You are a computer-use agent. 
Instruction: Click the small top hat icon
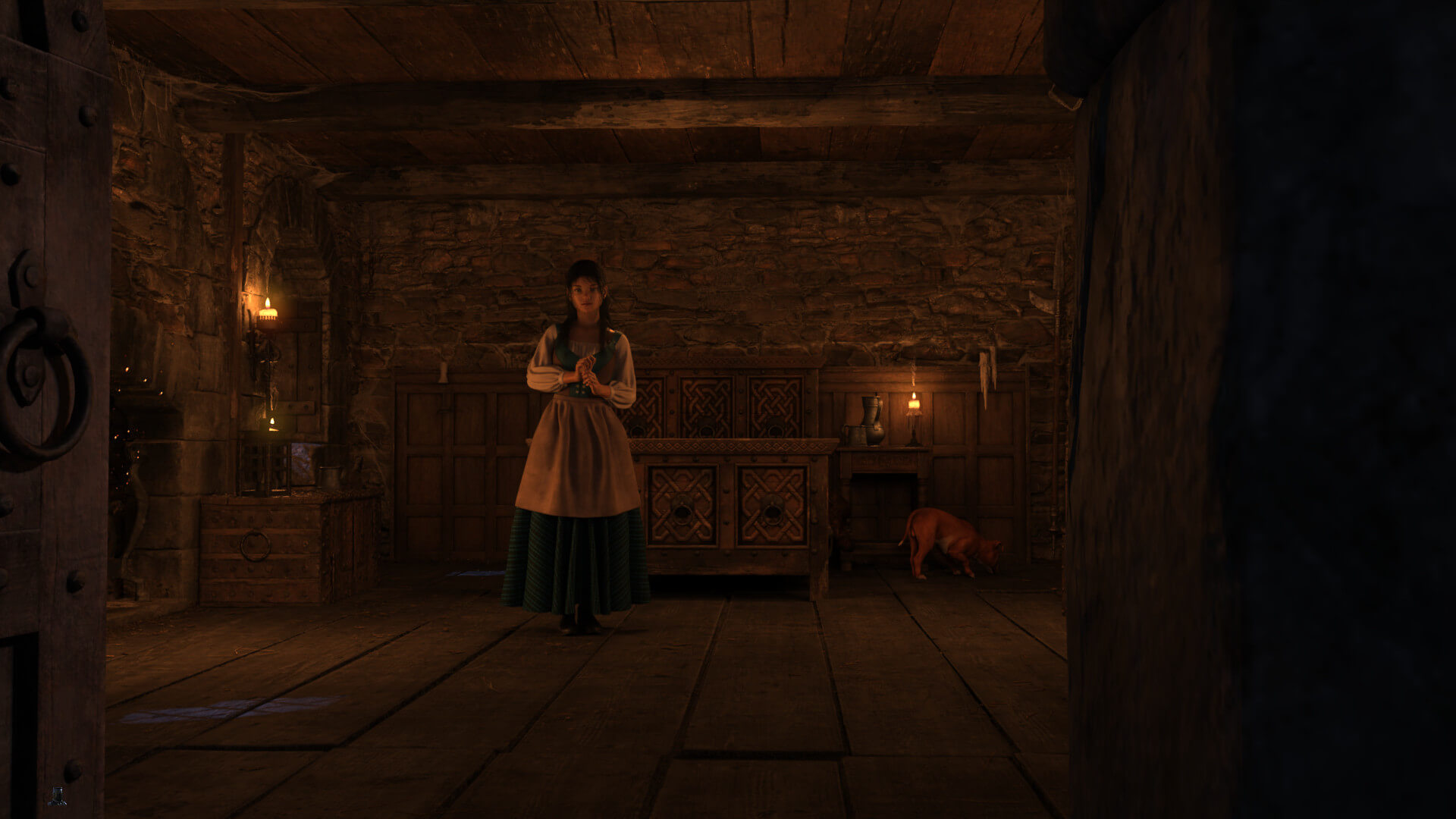(x=57, y=795)
